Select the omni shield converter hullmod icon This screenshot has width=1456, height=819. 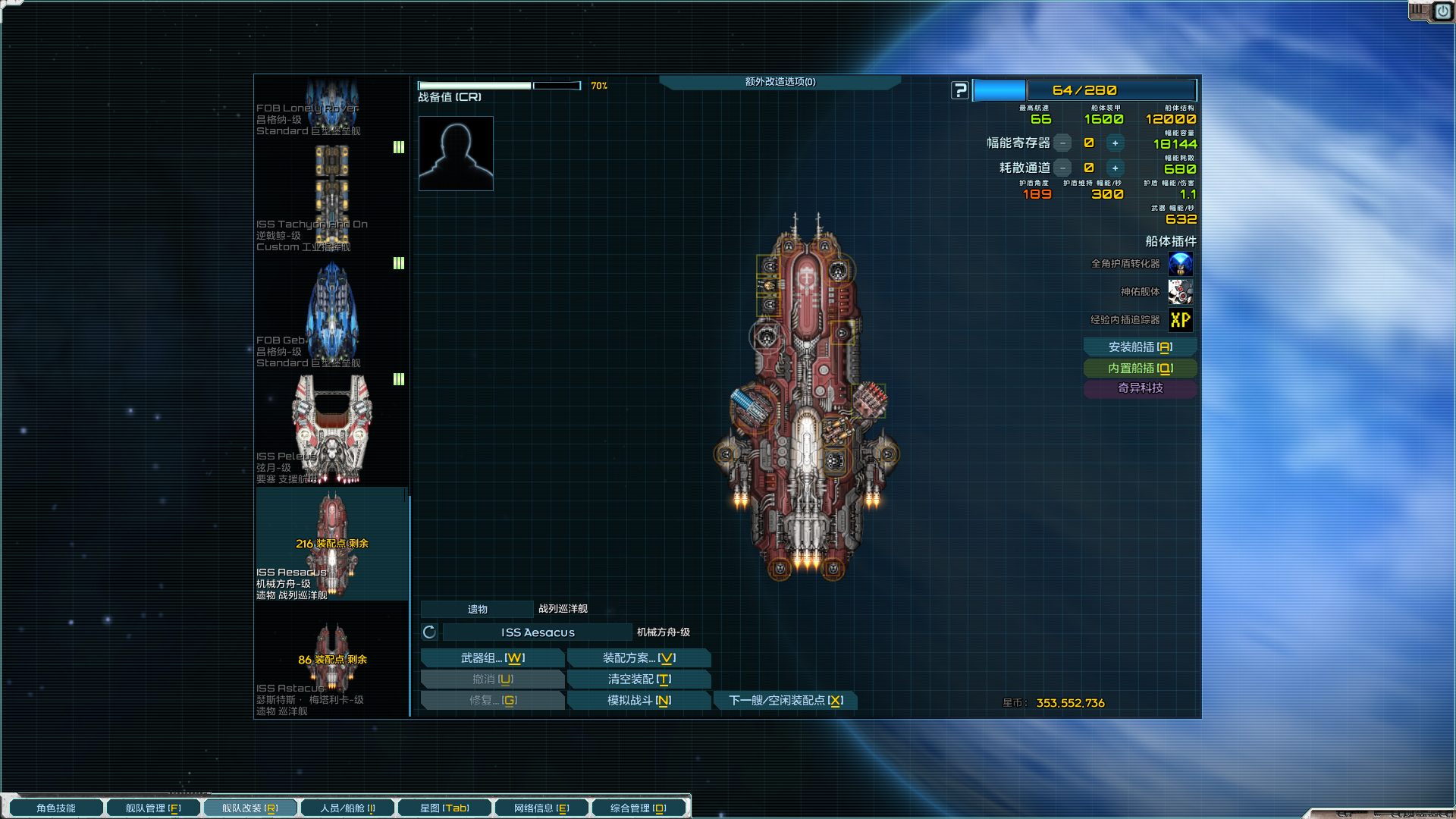pos(1180,264)
